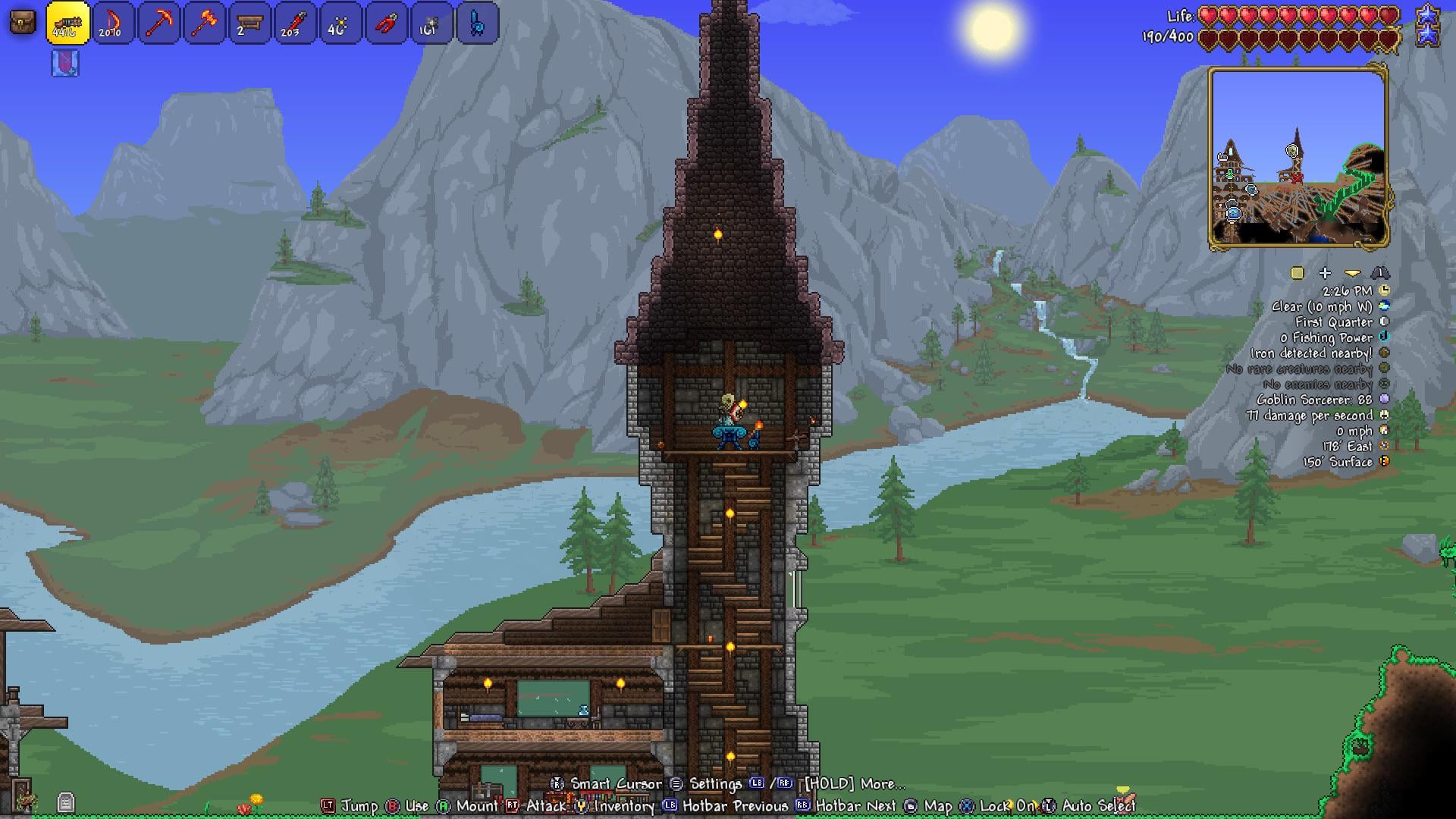This screenshot has height=819, width=1456.
Task: Click the banner buff icon under hotbar
Action: (65, 63)
